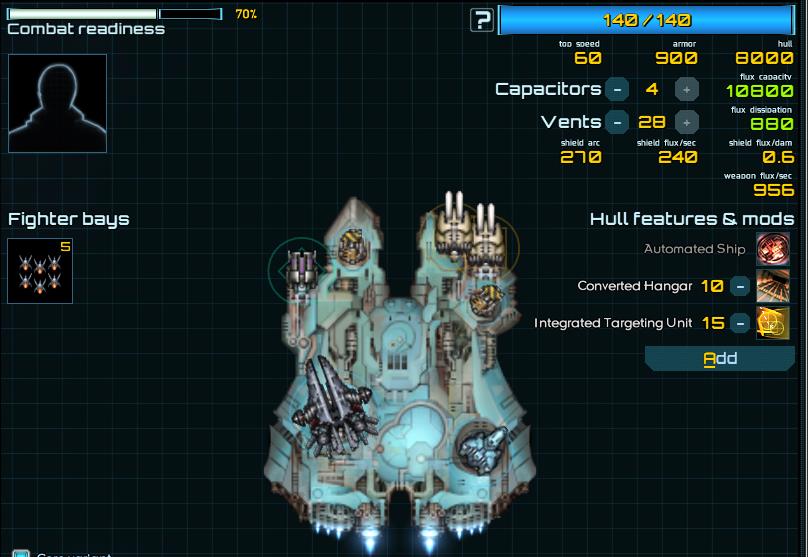Reduce the number of Vents

[x=617, y=122]
